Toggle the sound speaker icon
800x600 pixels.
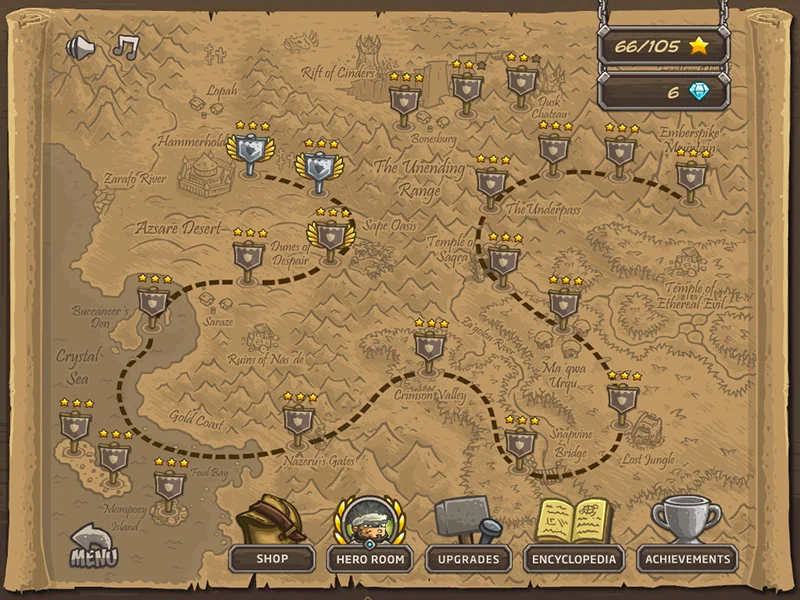(79, 47)
